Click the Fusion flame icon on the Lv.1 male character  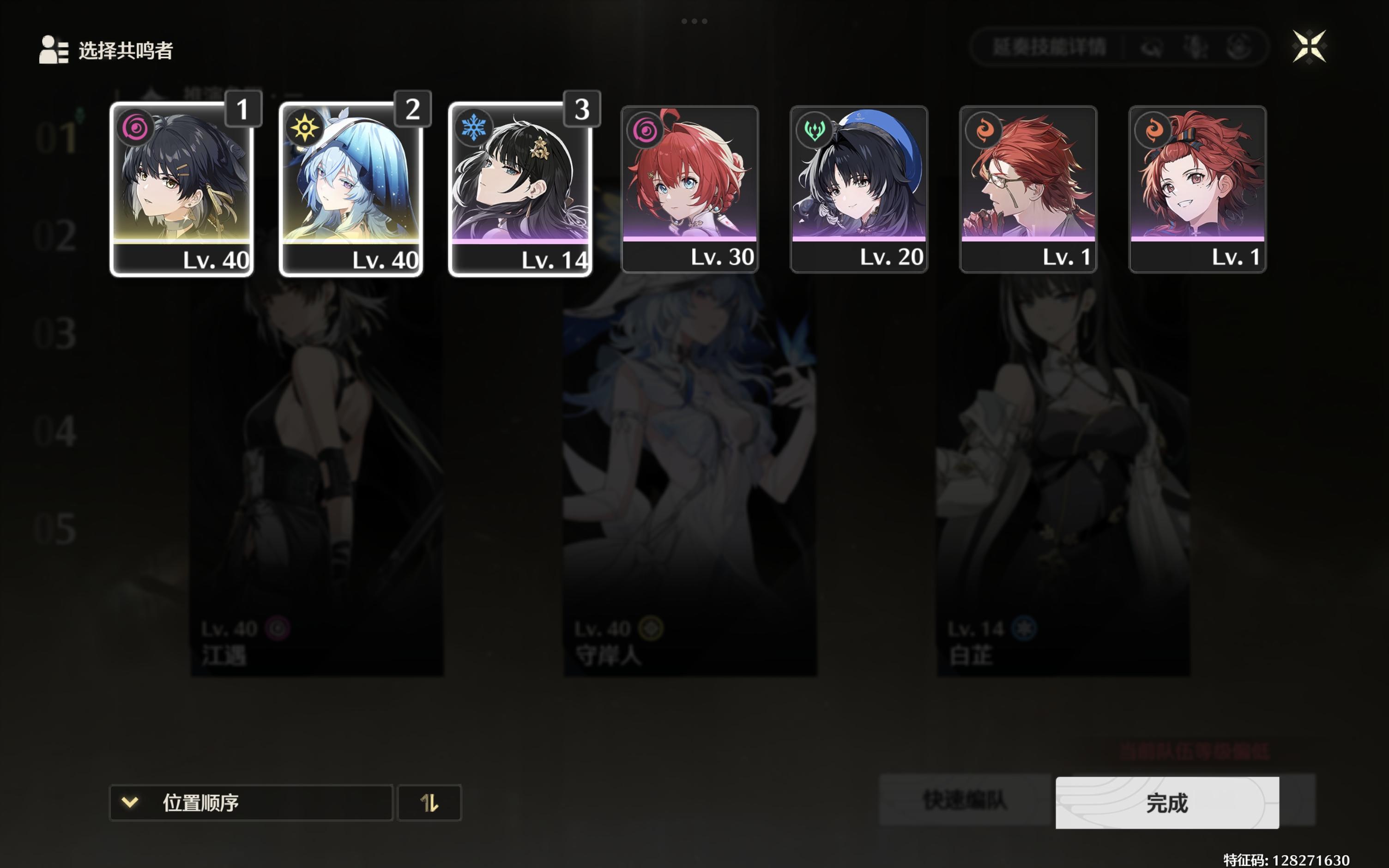(983, 130)
